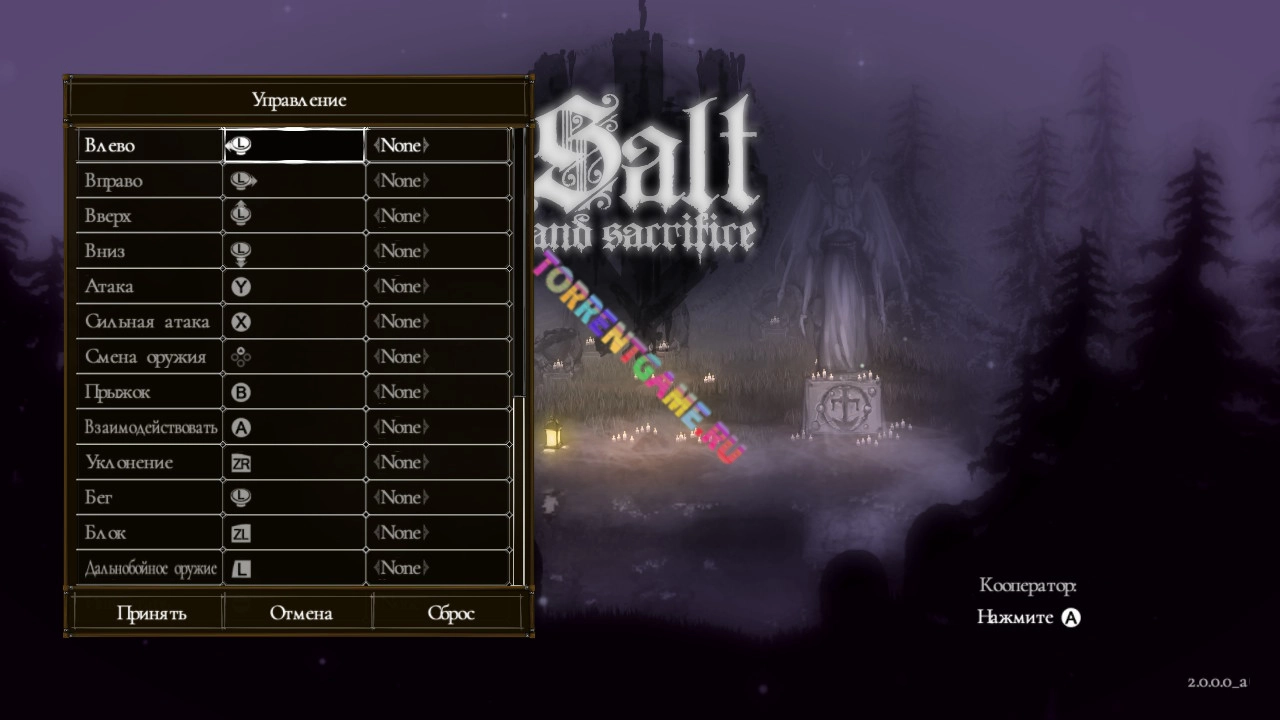Select the Взаимодействовать binding

pyautogui.click(x=150, y=427)
